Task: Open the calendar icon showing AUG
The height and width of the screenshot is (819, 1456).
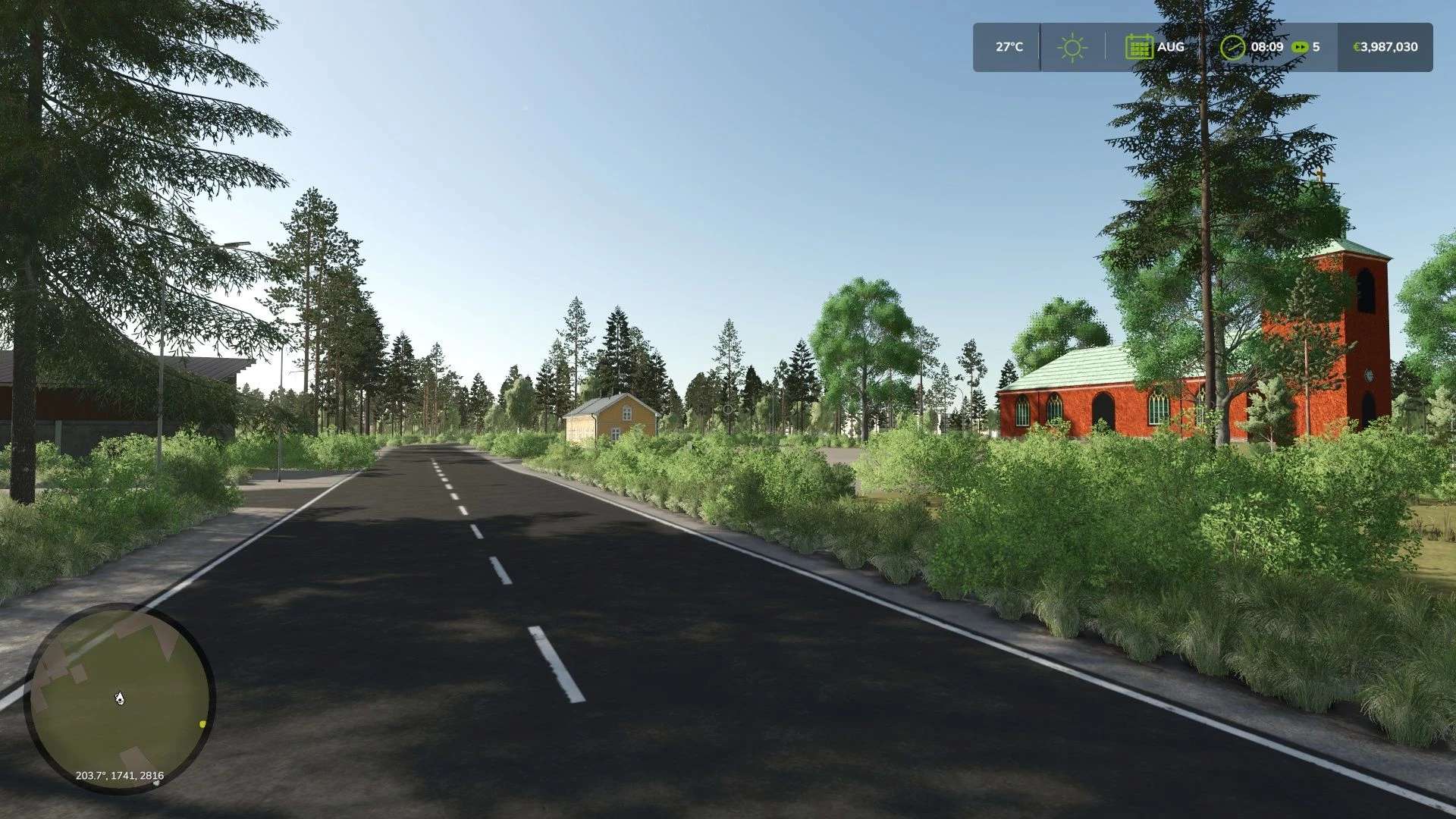Action: pos(1138,47)
